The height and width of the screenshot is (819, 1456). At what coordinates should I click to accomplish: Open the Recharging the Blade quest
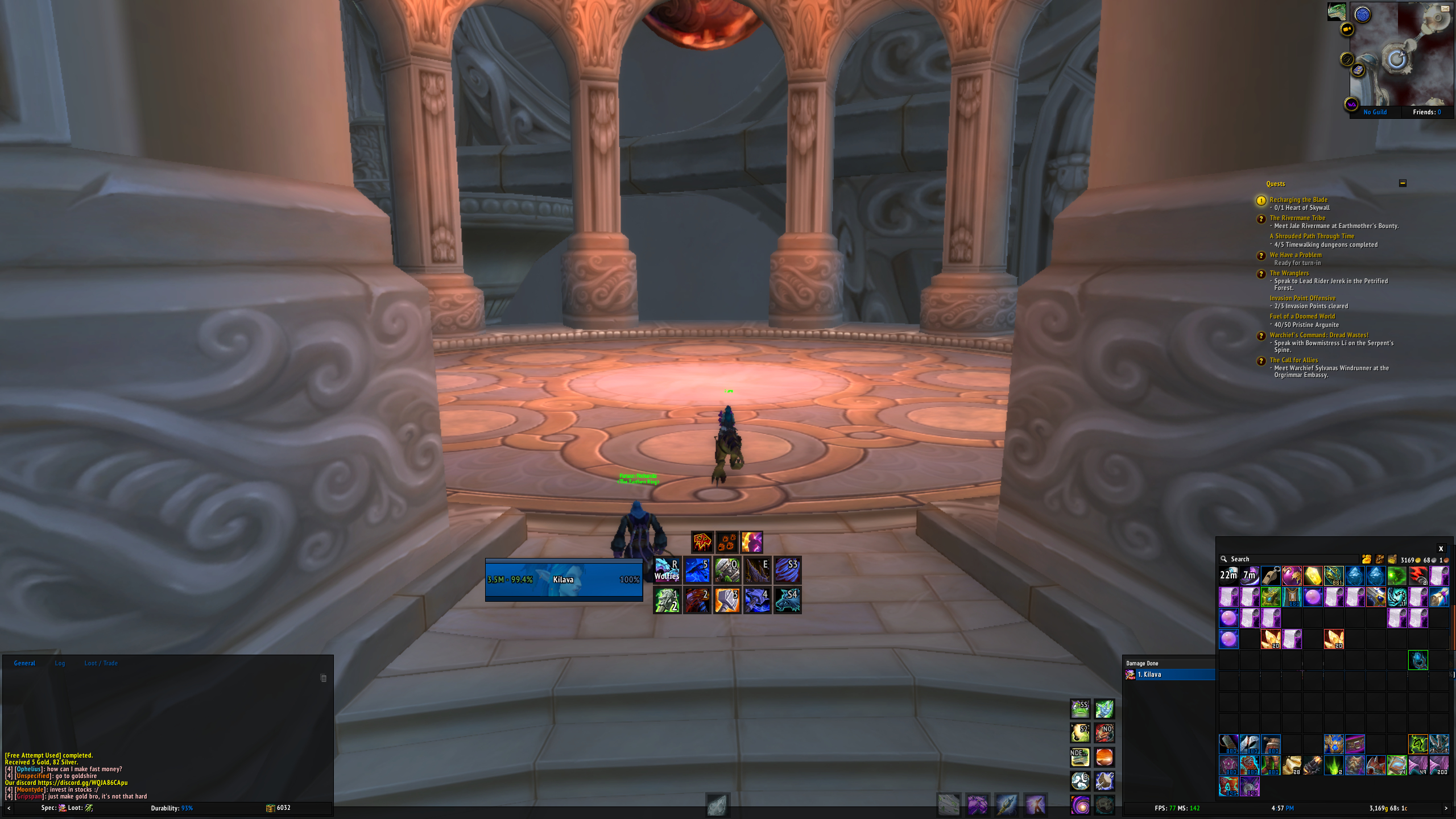(1298, 200)
